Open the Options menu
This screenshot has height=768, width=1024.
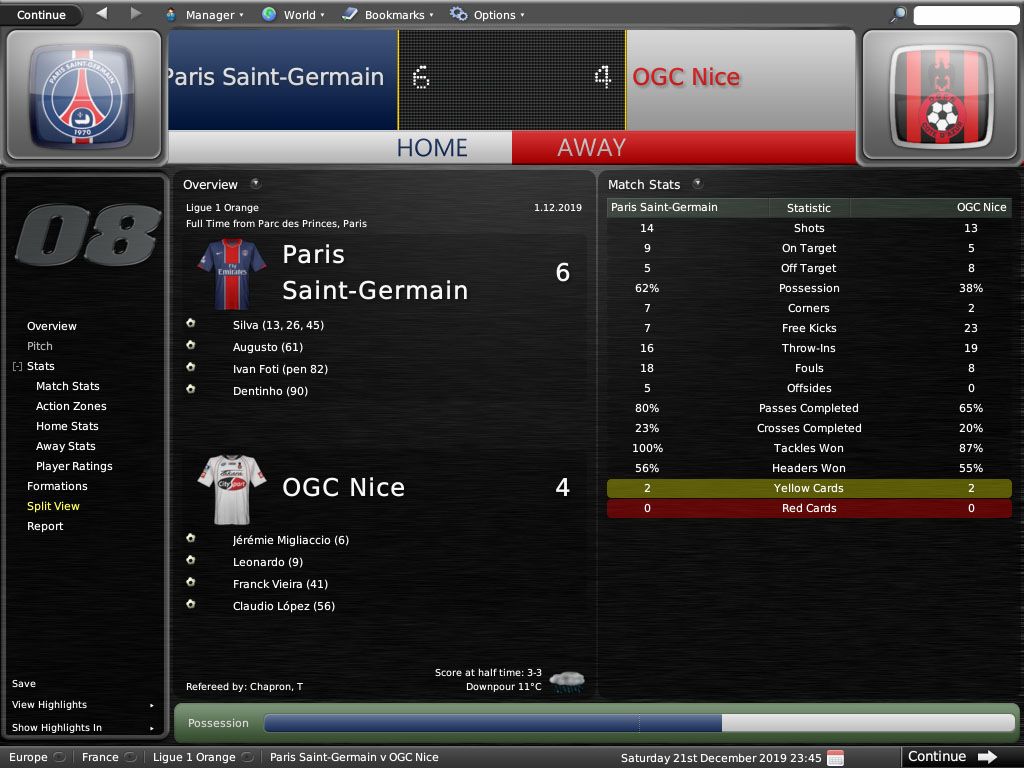[x=487, y=15]
